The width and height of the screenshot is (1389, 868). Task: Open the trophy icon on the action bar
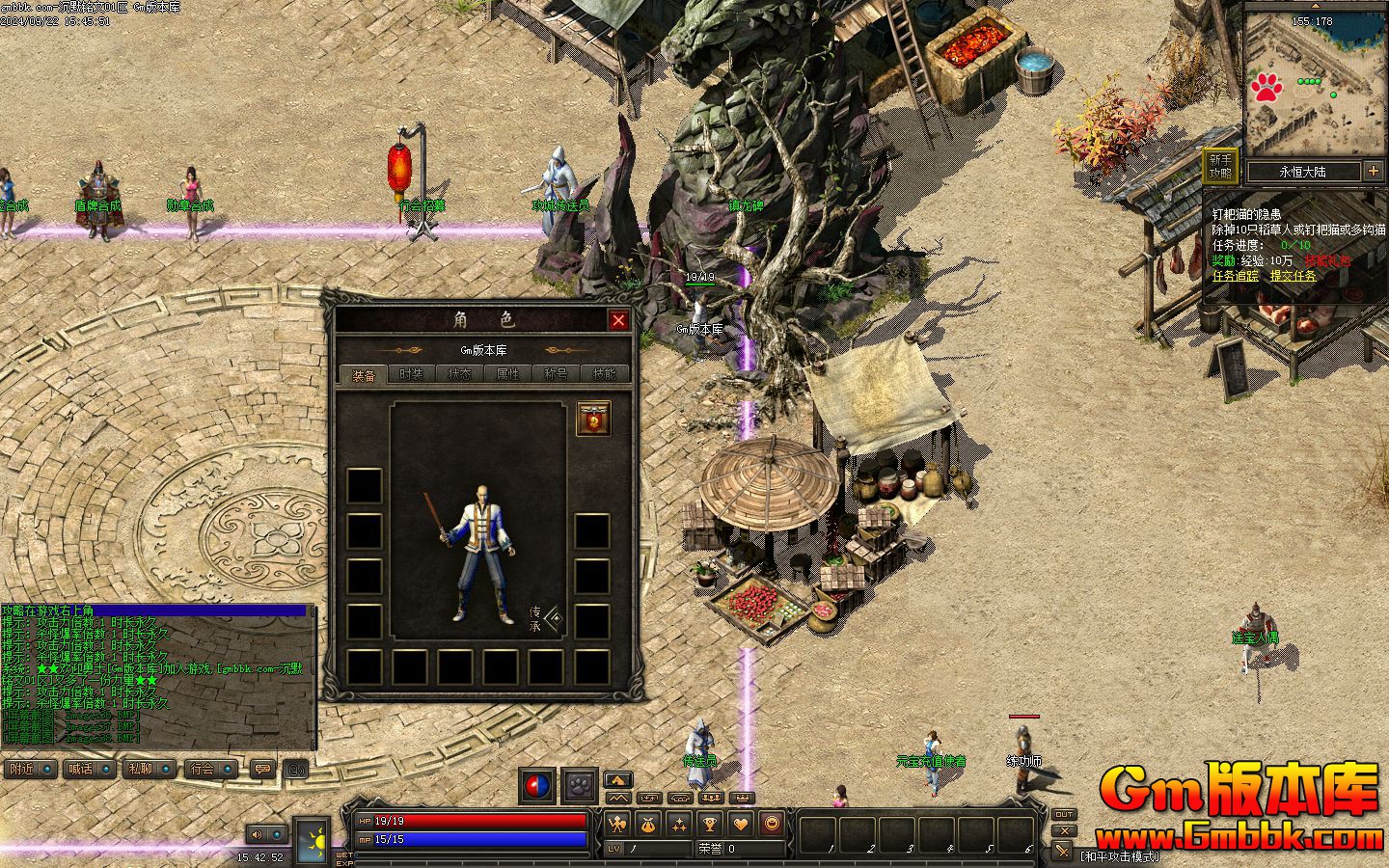(x=709, y=825)
